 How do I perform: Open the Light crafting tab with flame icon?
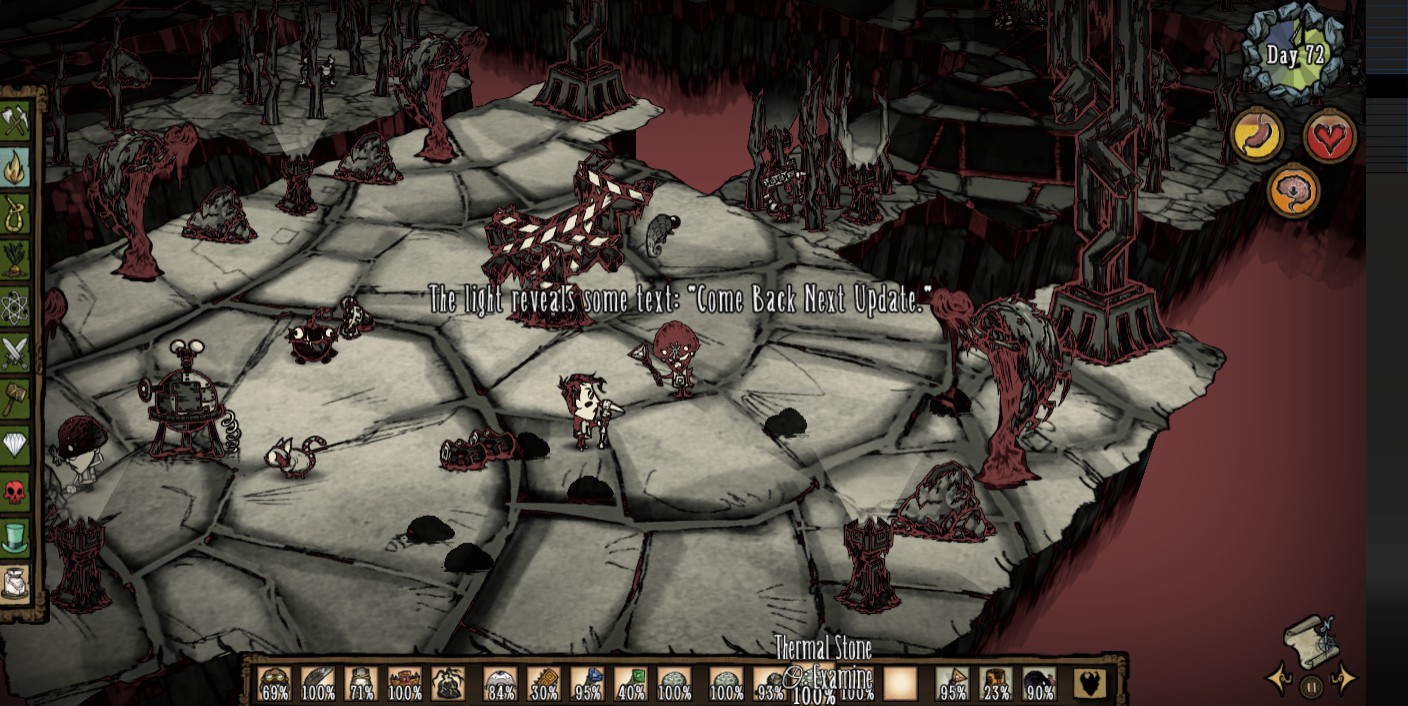16,168
